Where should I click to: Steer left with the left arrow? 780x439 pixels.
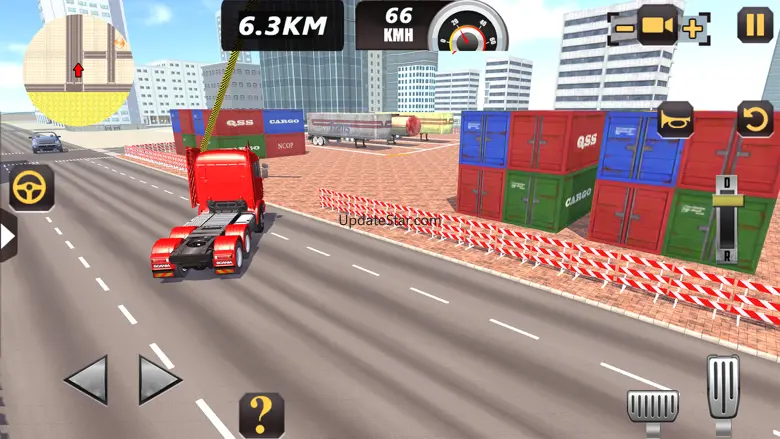point(85,381)
